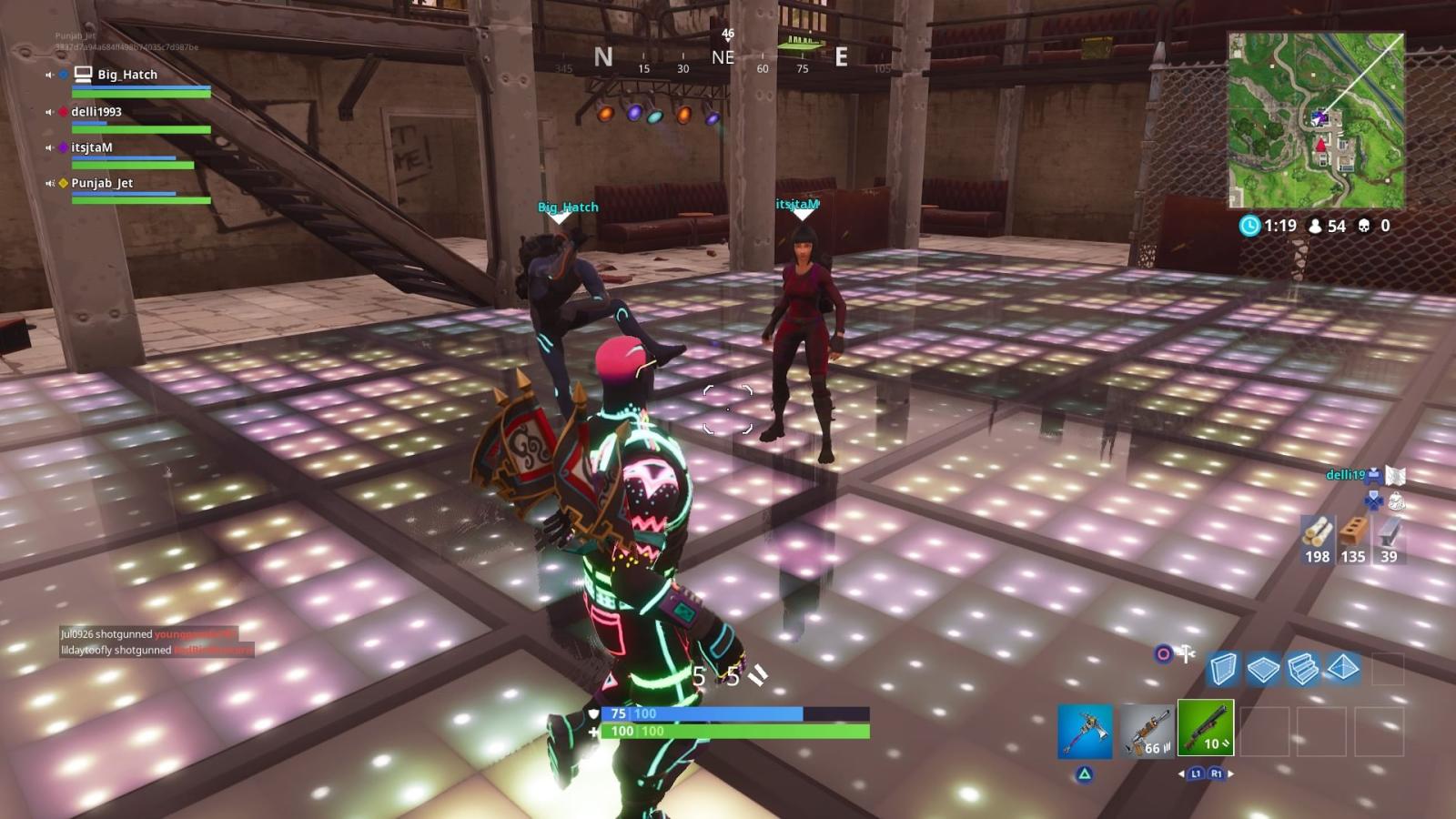Open the backpack inventory icon
1456x819 pixels.
[x=1395, y=500]
